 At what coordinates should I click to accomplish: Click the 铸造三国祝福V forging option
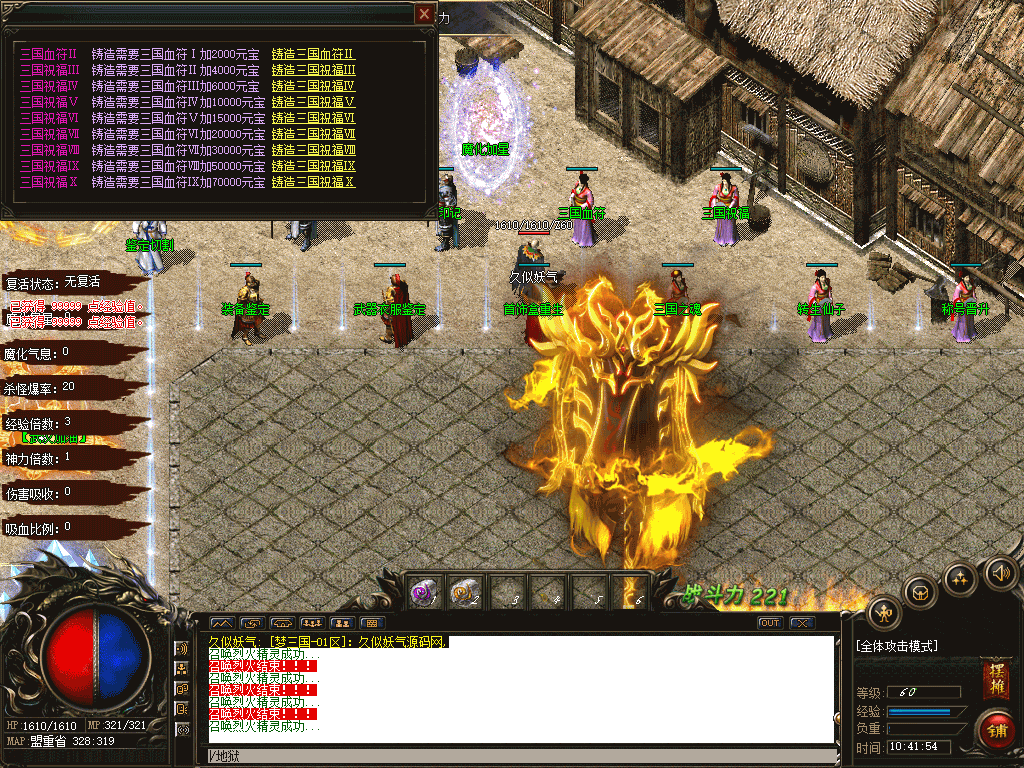[313, 102]
